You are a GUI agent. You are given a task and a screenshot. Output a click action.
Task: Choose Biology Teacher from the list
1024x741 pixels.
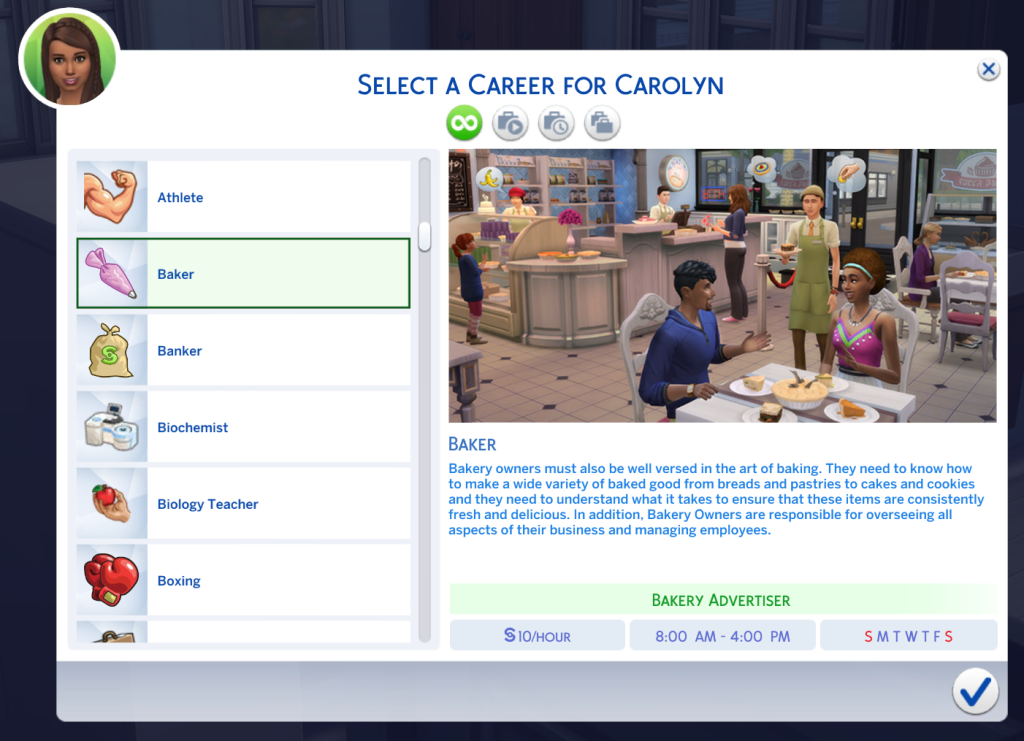[243, 504]
